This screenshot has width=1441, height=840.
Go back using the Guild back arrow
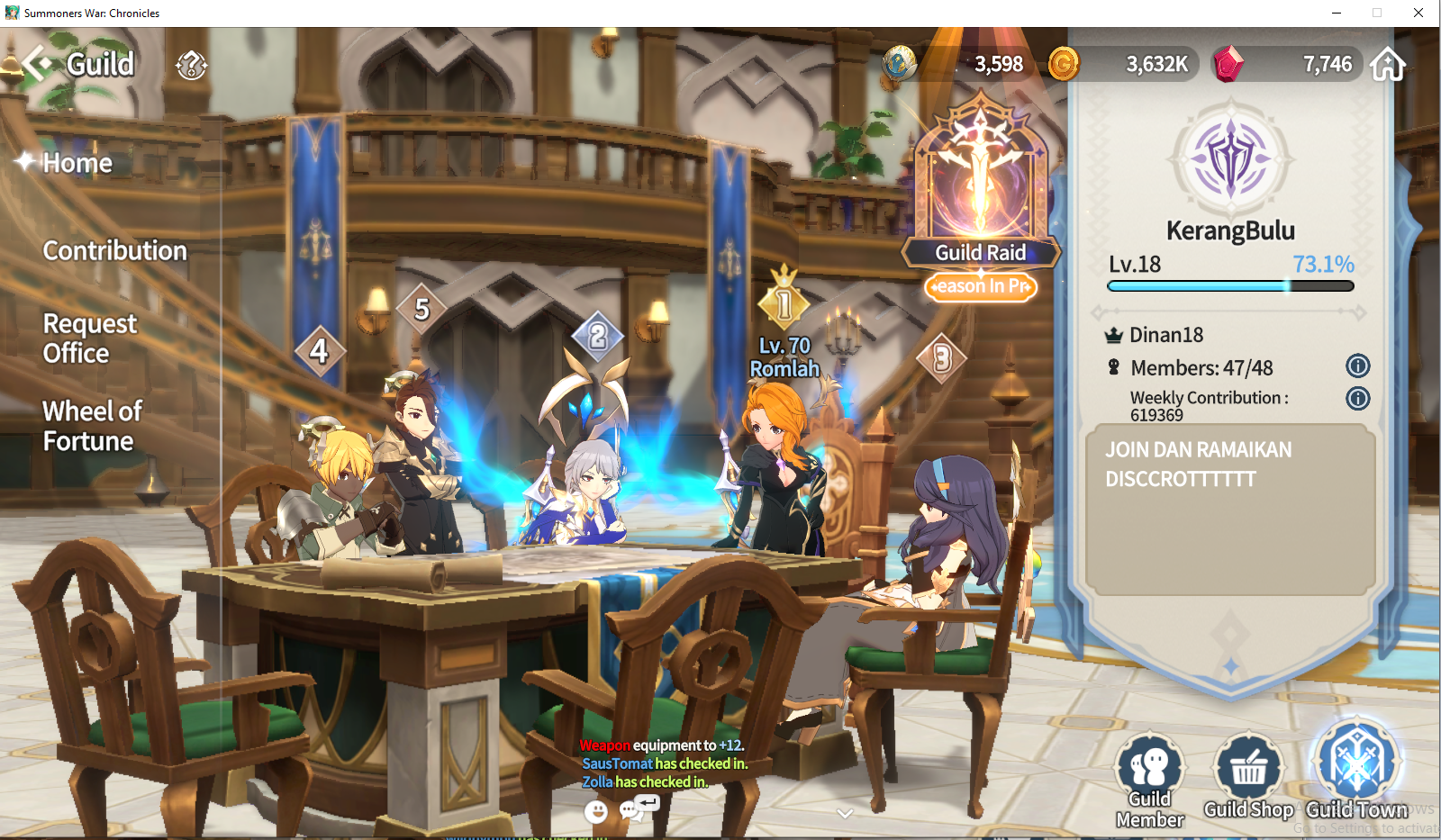click(x=38, y=64)
